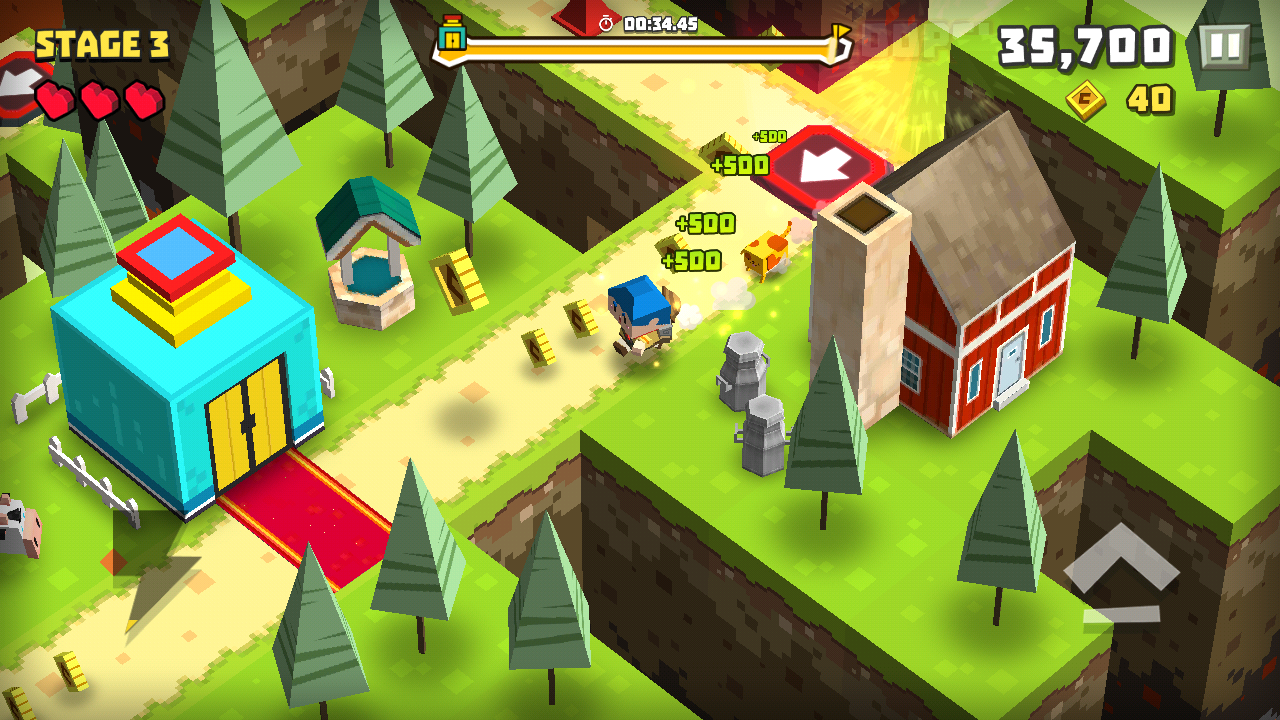Click the pause button icon

[x=1222, y=48]
